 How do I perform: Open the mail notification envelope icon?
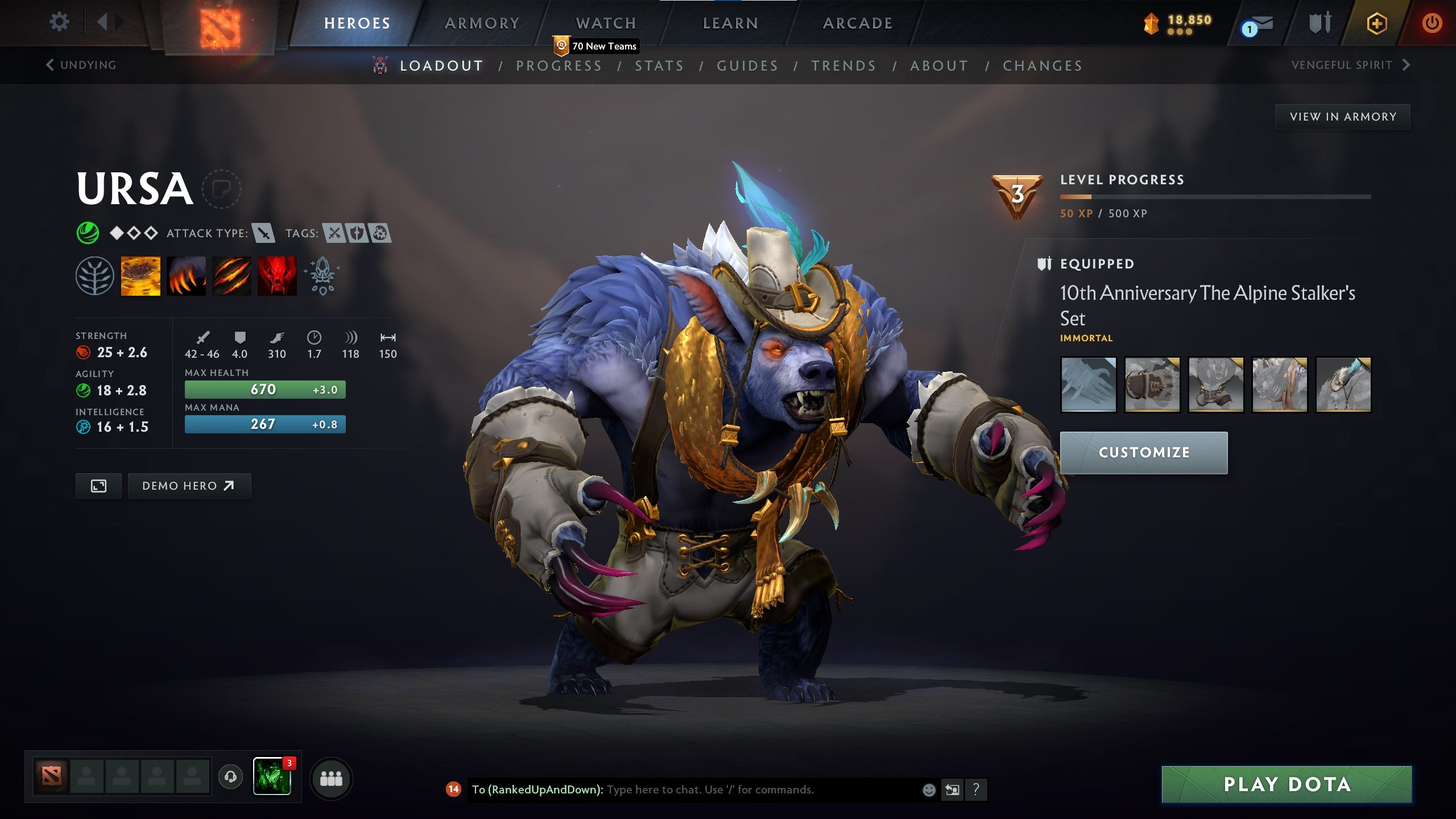(1255, 23)
